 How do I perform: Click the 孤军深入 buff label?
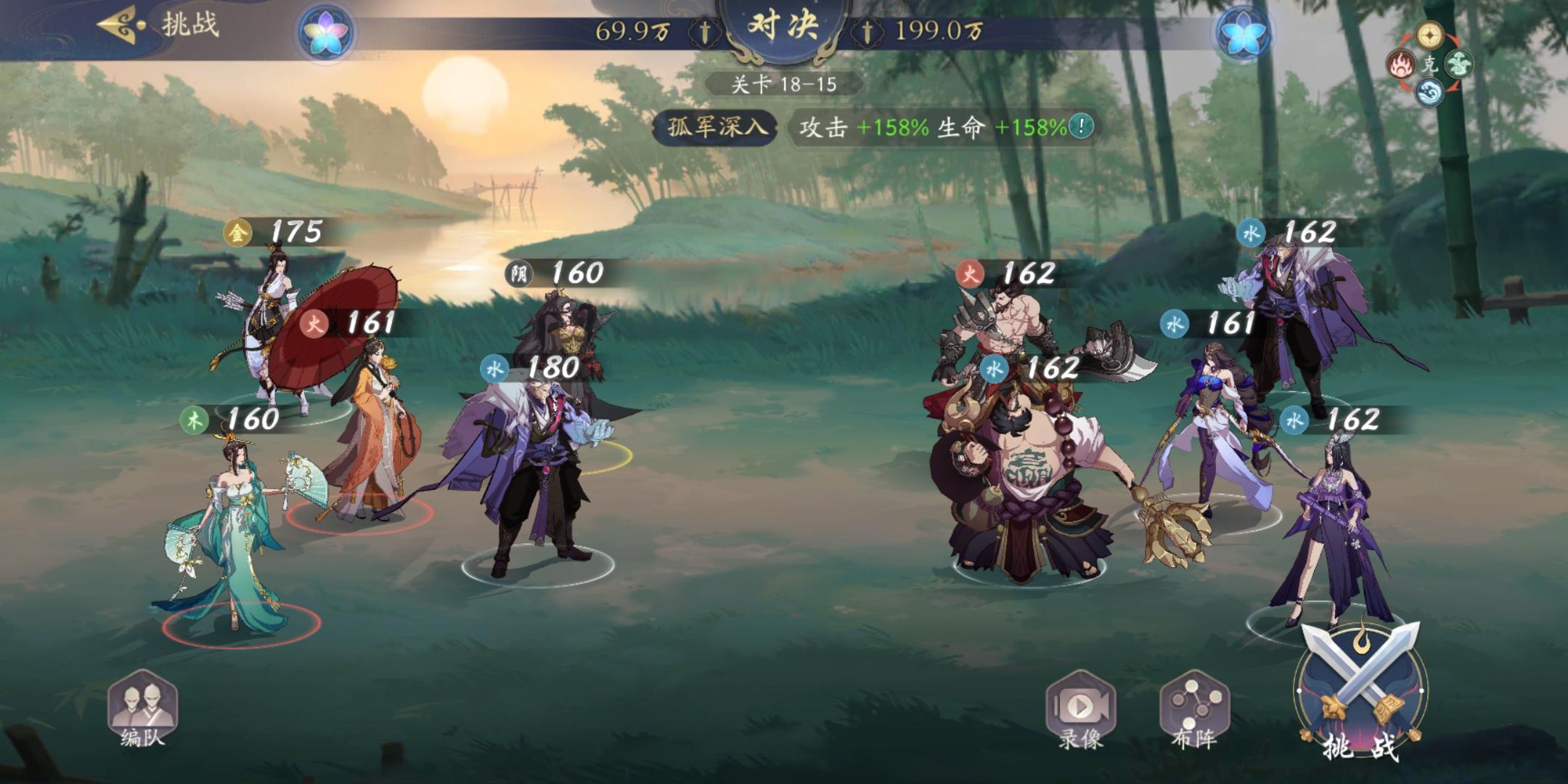[x=717, y=126]
